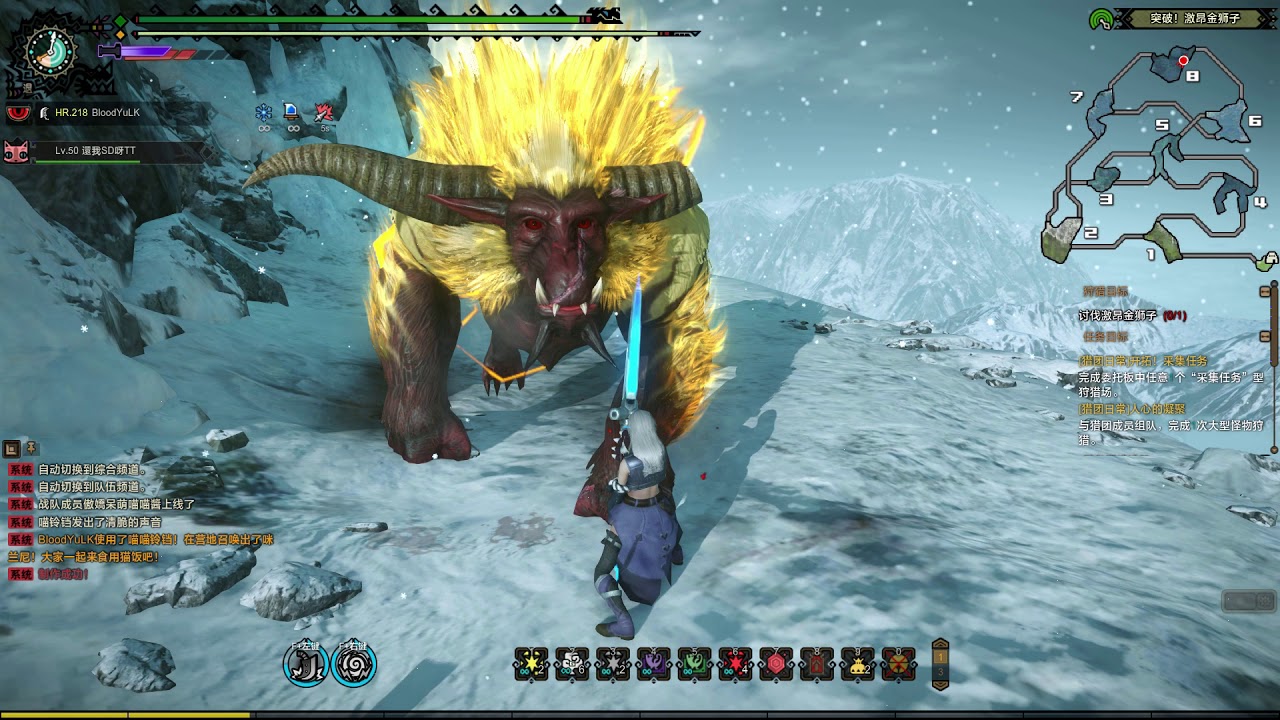Click area 8 on the minimap

(x=1191, y=75)
